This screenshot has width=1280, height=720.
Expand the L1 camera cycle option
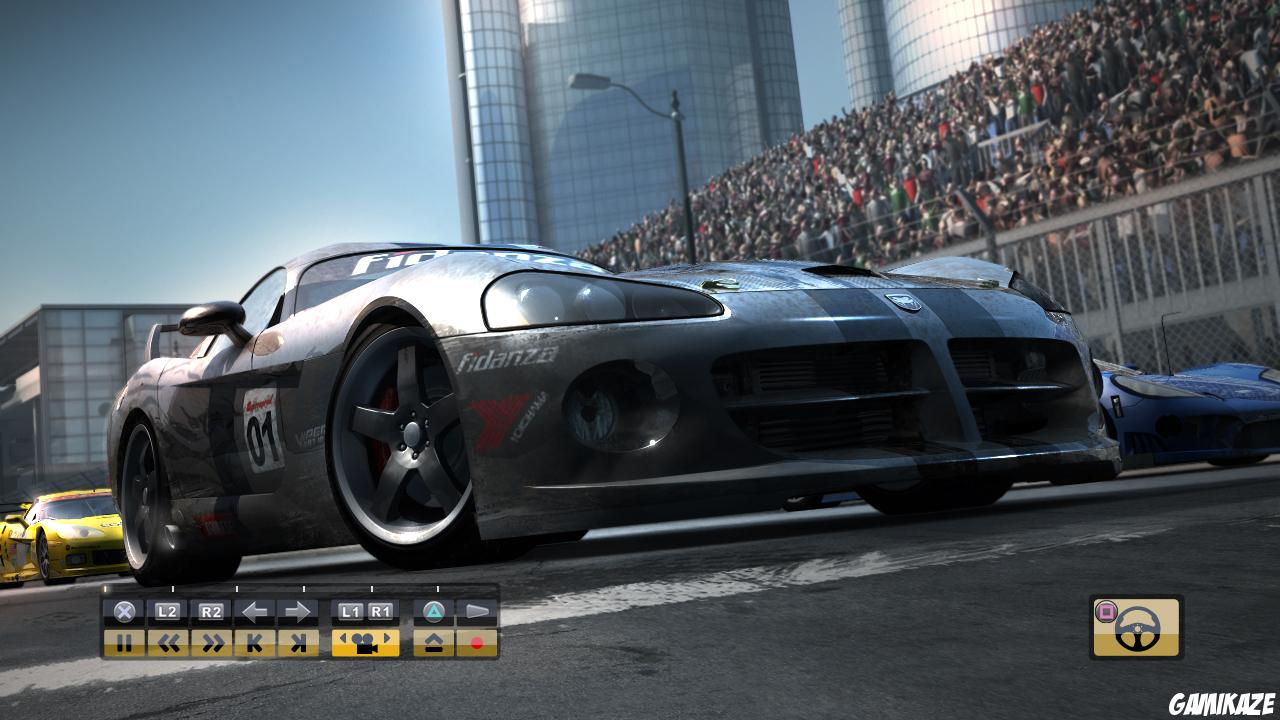(351, 611)
